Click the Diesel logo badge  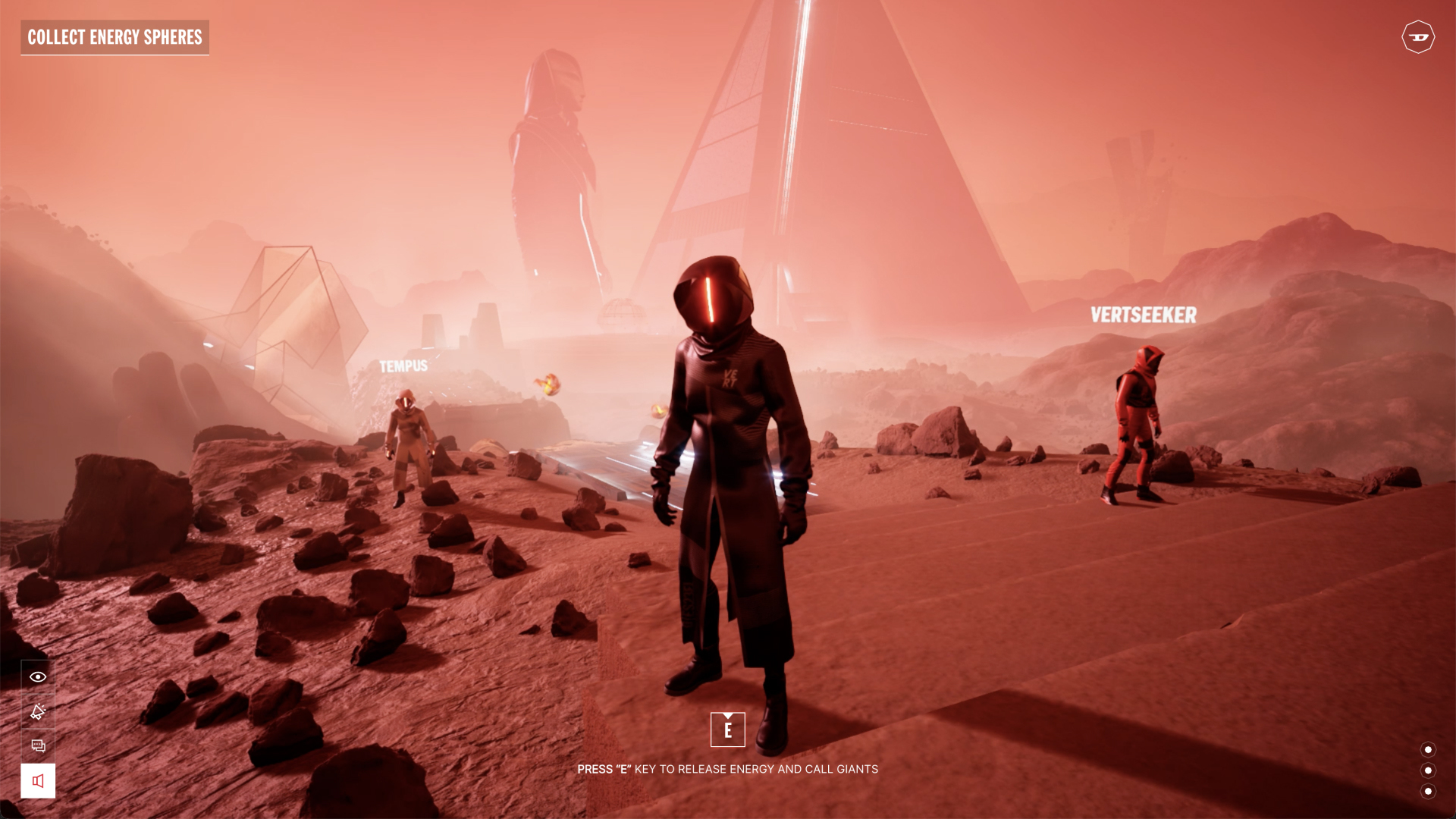(1417, 37)
